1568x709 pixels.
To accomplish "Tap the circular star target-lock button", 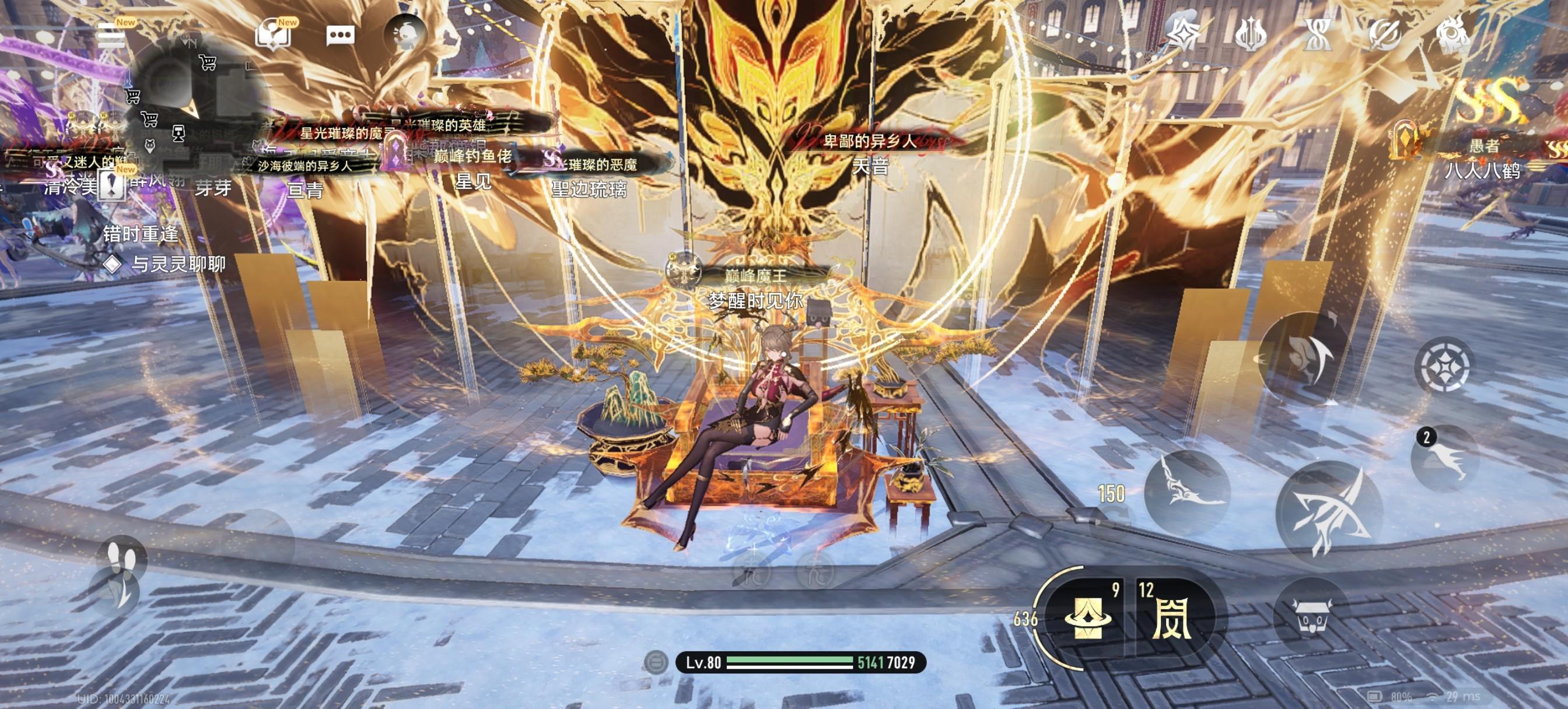I will [1444, 366].
